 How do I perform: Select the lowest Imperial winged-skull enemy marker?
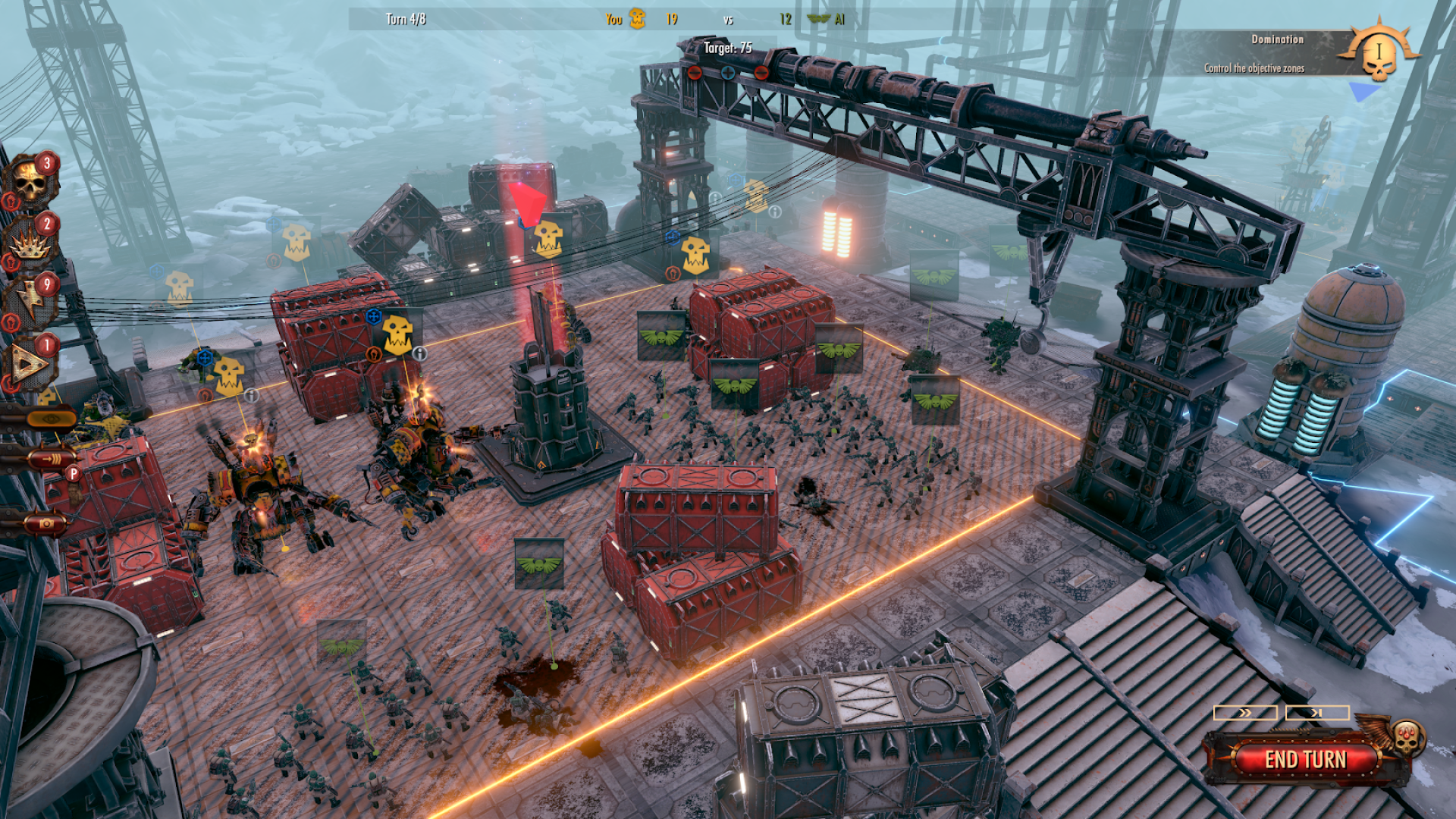point(341,645)
